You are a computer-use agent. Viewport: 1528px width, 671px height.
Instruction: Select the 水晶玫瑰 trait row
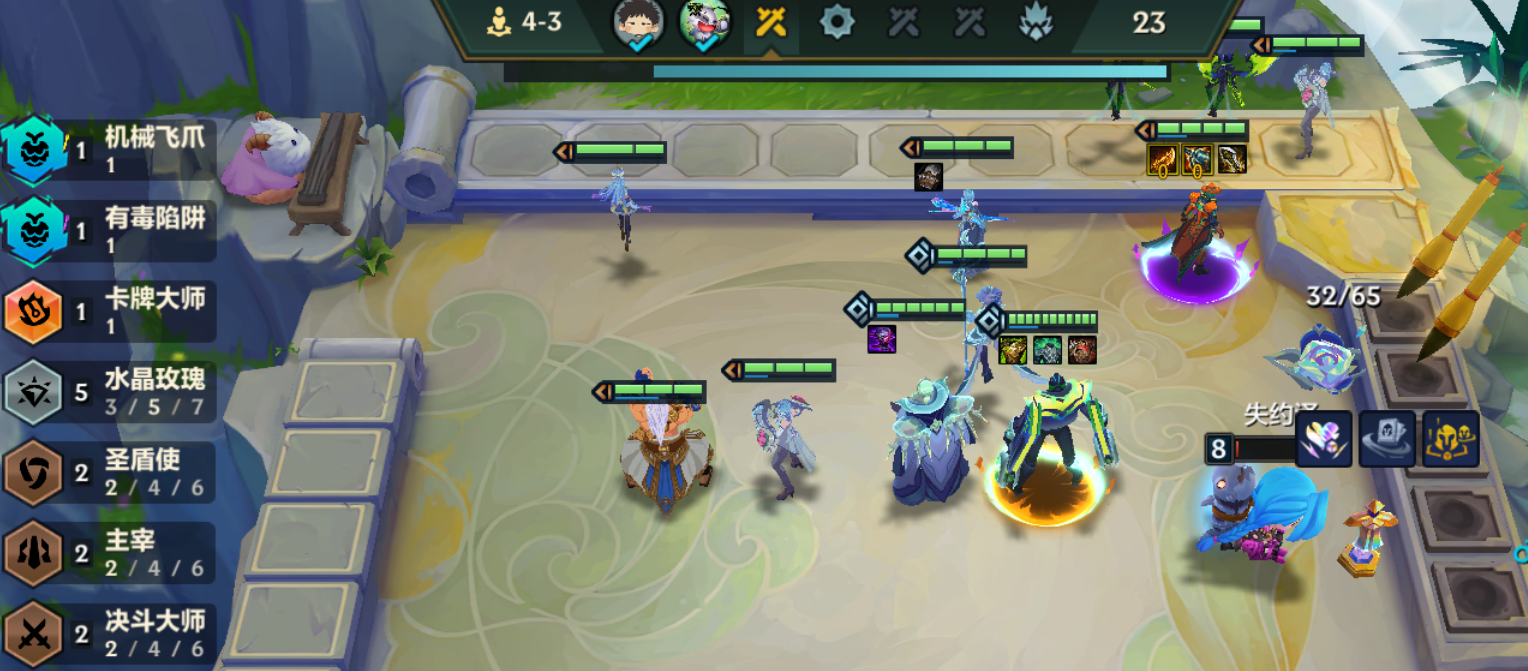pyautogui.click(x=108, y=392)
